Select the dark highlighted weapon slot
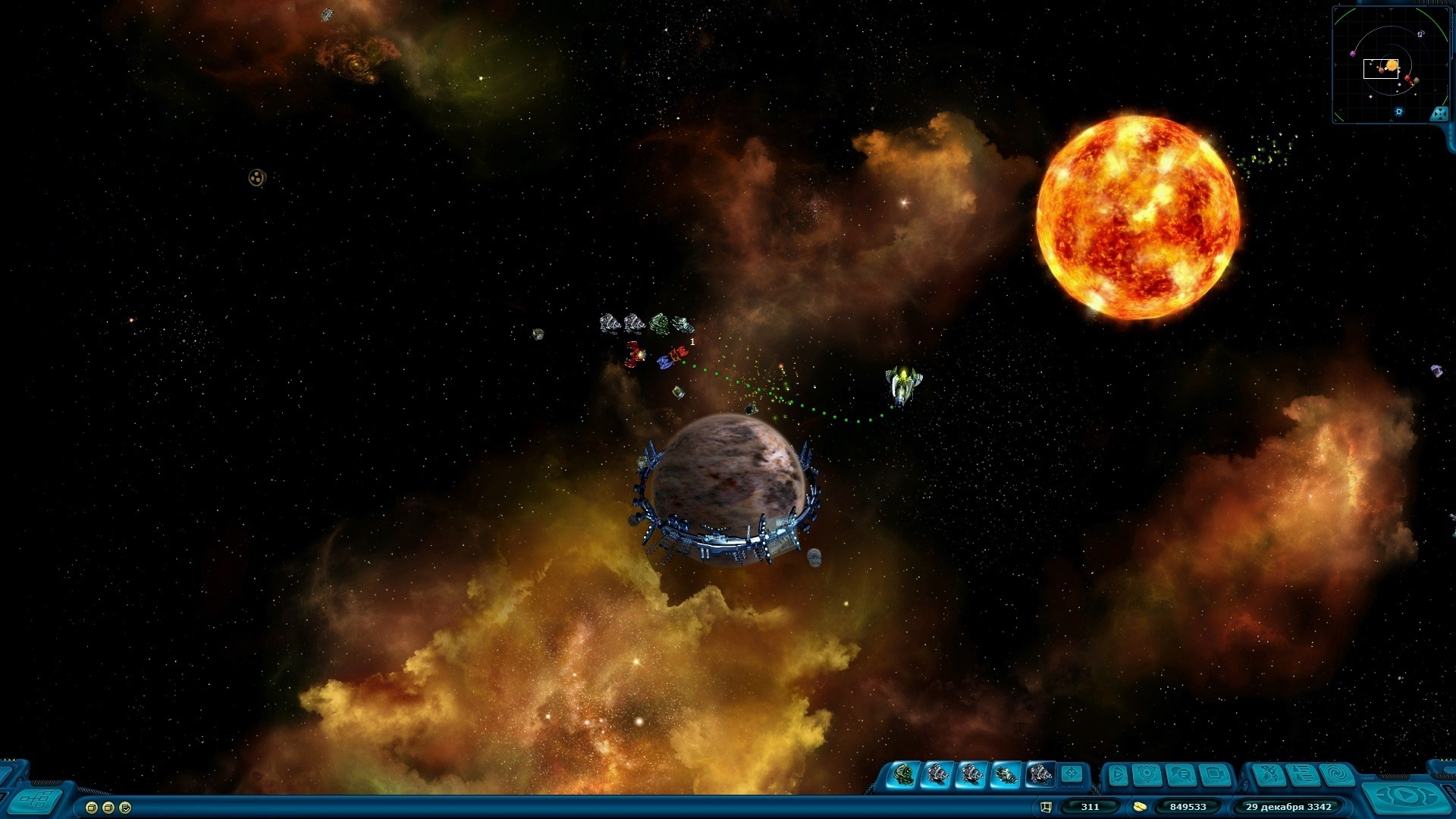Image resolution: width=1456 pixels, height=819 pixels. (x=1040, y=775)
